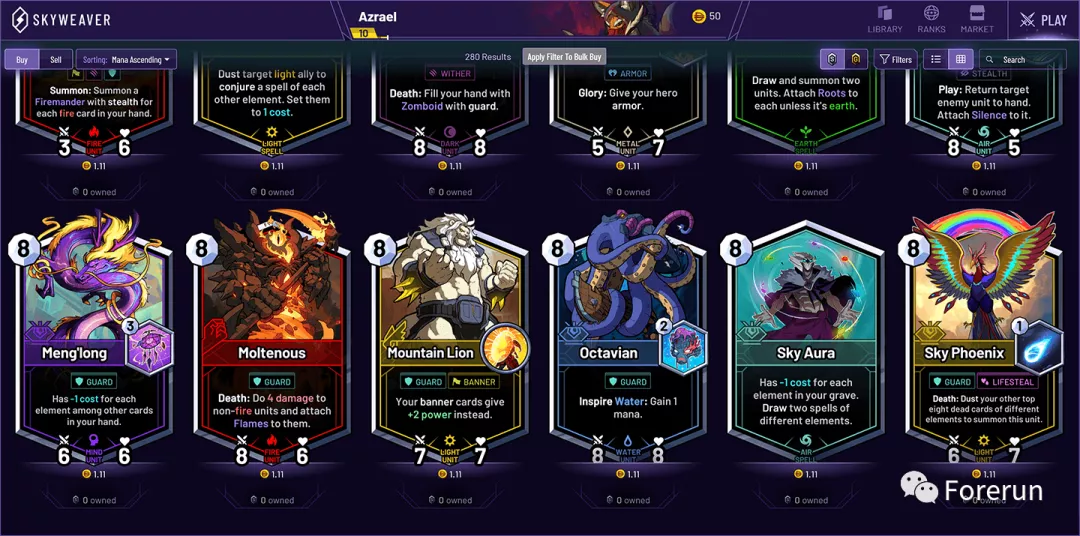Toggle the silver card type filter
The image size is (1080, 536).
coord(832,59)
